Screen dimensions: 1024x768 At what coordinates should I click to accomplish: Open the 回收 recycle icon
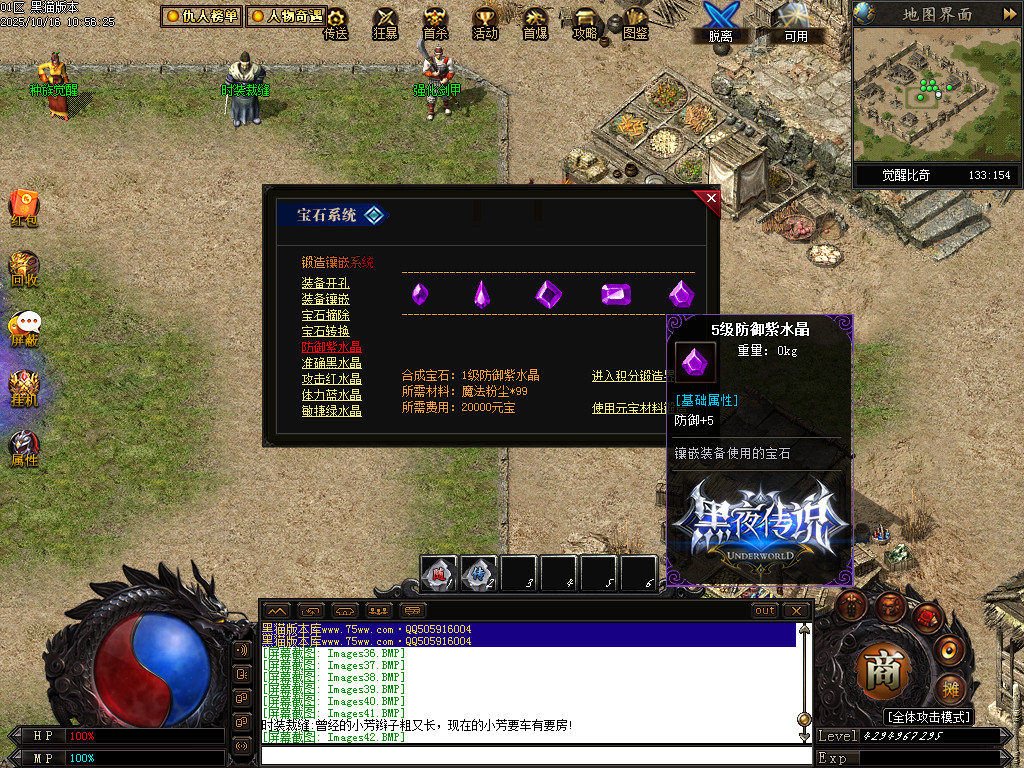pyautogui.click(x=24, y=270)
